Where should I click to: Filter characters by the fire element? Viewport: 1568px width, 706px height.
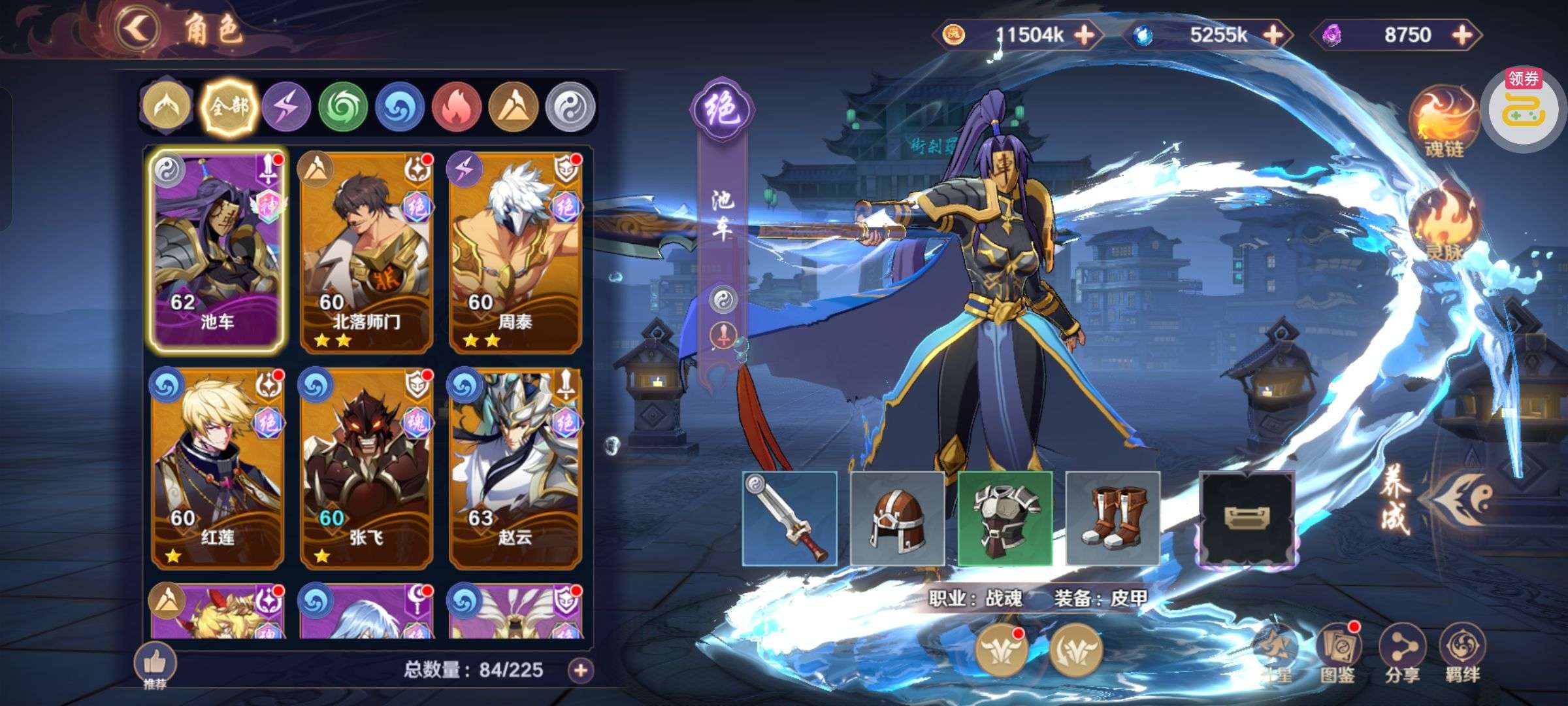tap(457, 107)
